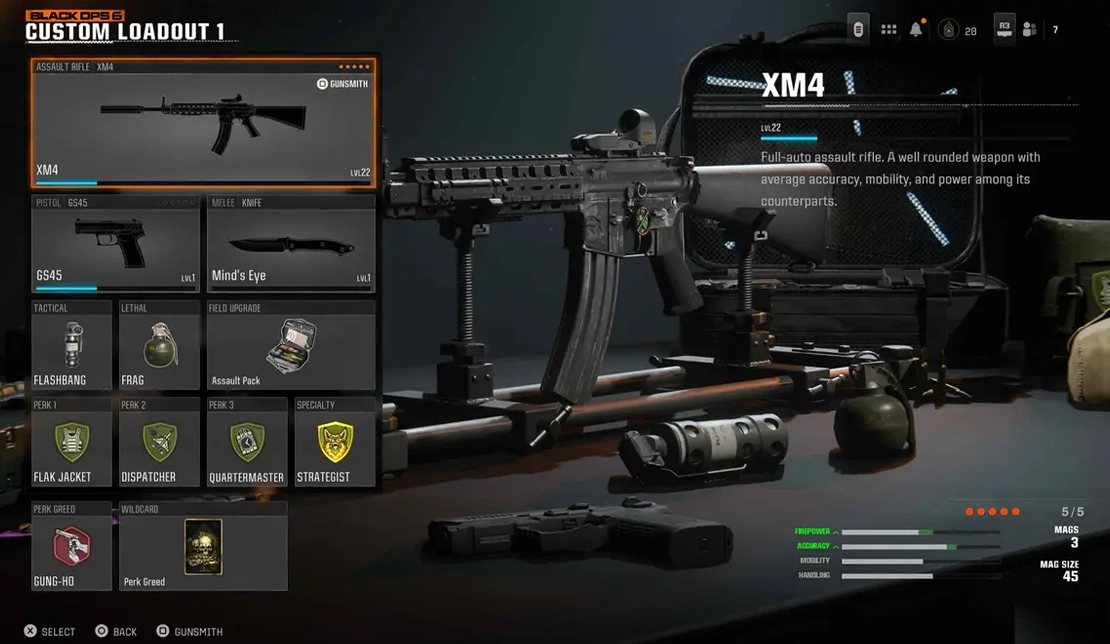Select the Dispatcher perk slot
This screenshot has width=1110, height=644.
(159, 442)
